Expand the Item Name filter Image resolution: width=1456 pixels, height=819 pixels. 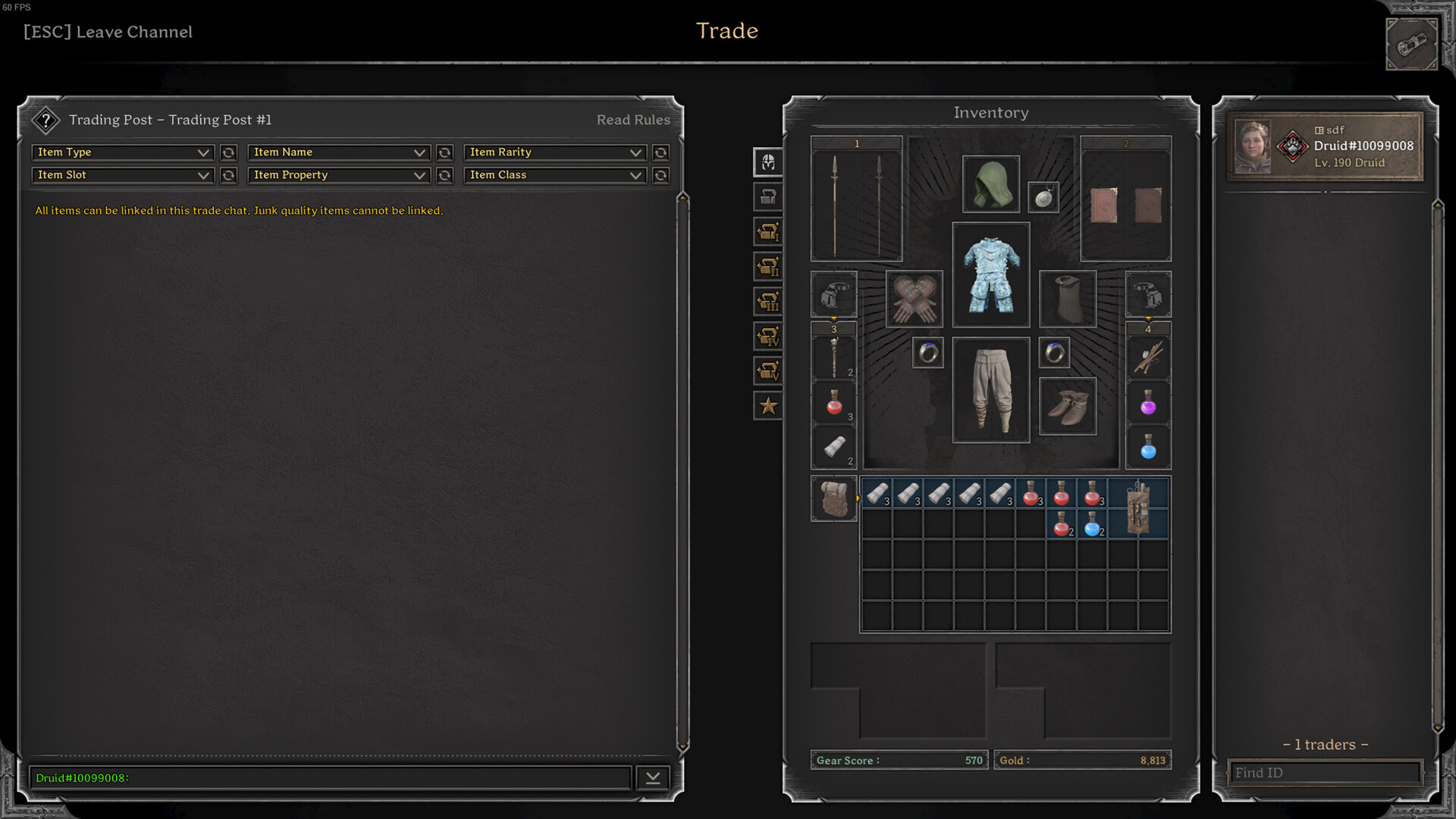pyautogui.click(x=338, y=152)
